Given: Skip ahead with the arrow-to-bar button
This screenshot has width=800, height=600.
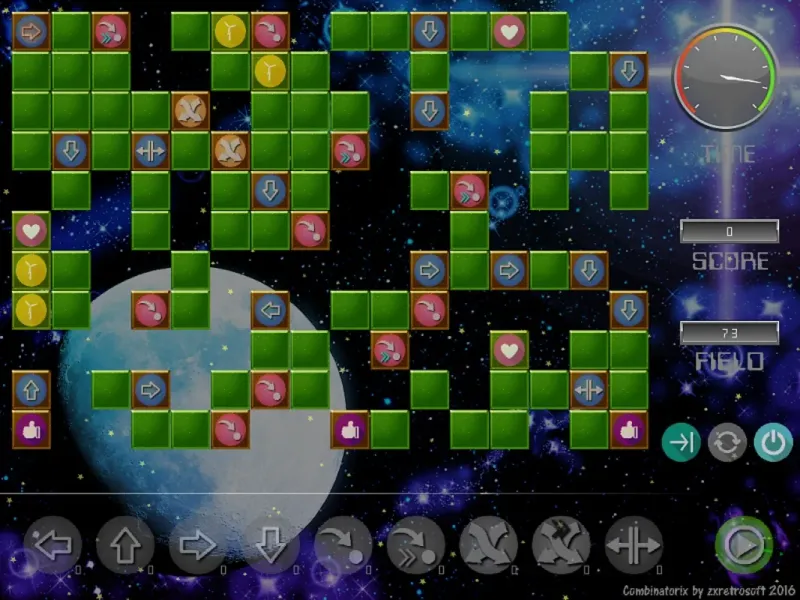Looking at the screenshot, I should point(681,442).
